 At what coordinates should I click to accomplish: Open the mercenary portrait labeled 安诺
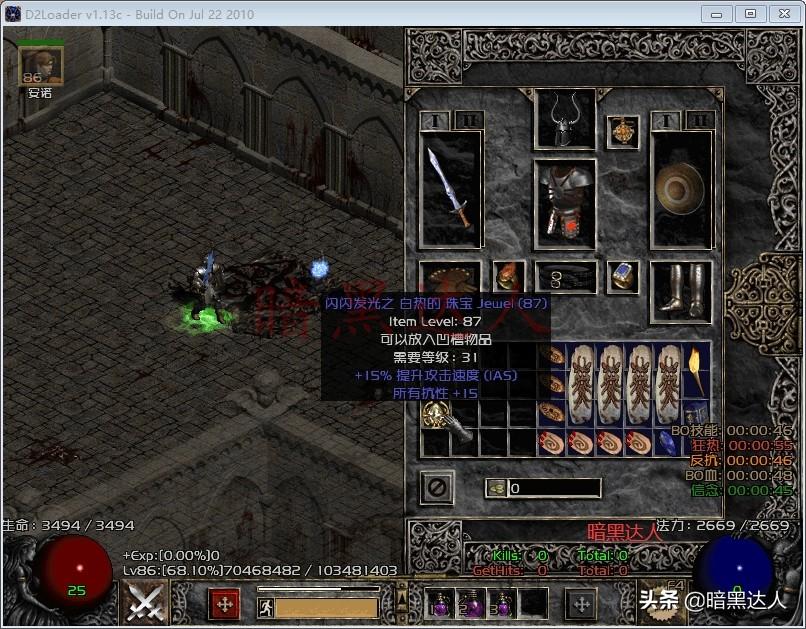click(41, 65)
